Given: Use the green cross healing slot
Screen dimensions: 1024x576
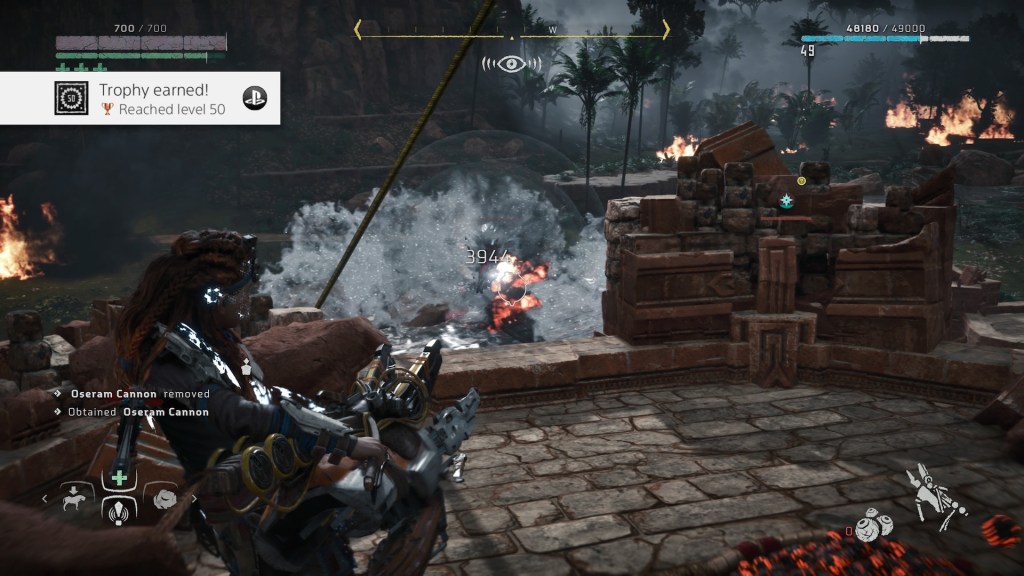Looking at the screenshot, I should (119, 478).
